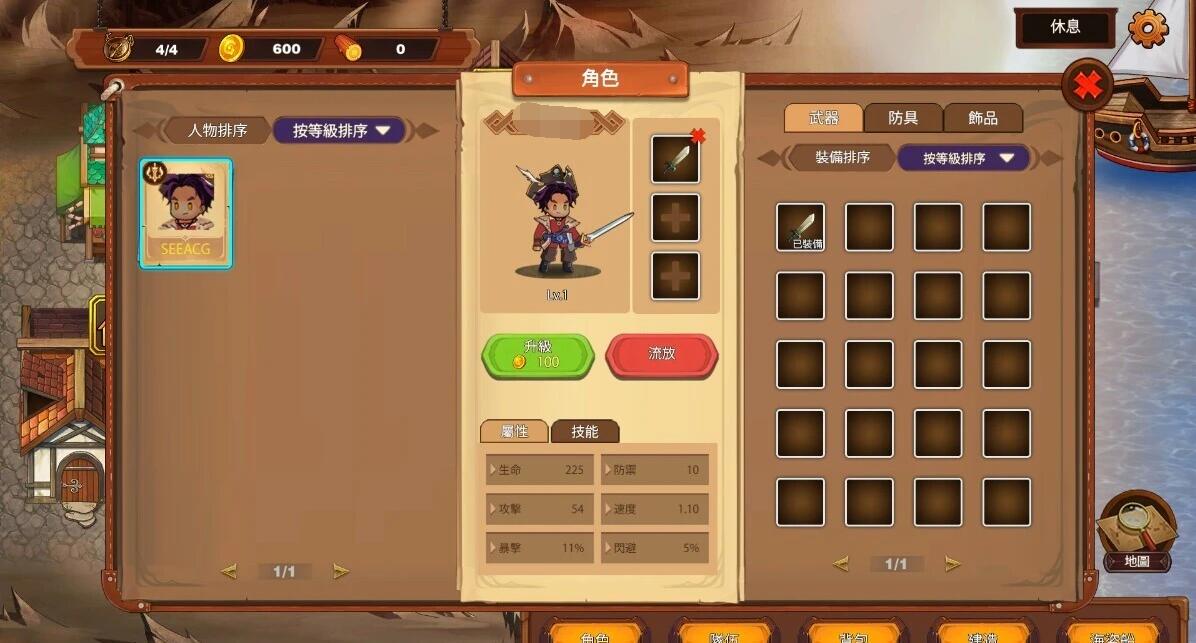This screenshot has height=643, width=1196.
Task: Go to previous character list page
Action: click(x=229, y=571)
